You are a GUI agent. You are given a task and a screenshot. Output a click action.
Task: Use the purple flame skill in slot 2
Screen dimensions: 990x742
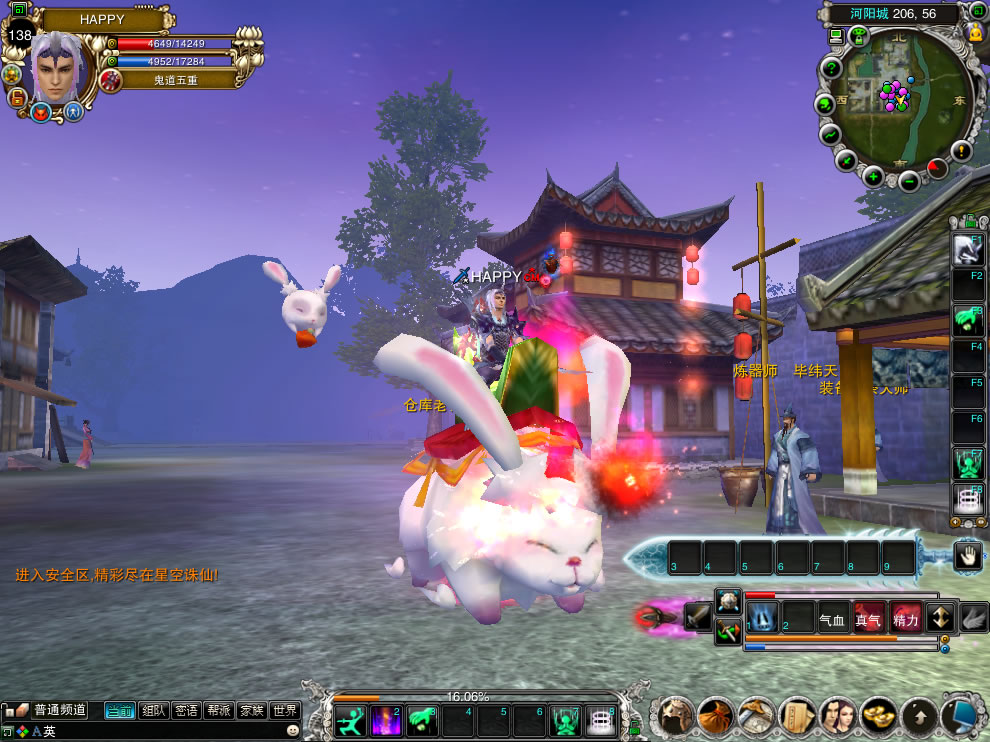tap(386, 720)
